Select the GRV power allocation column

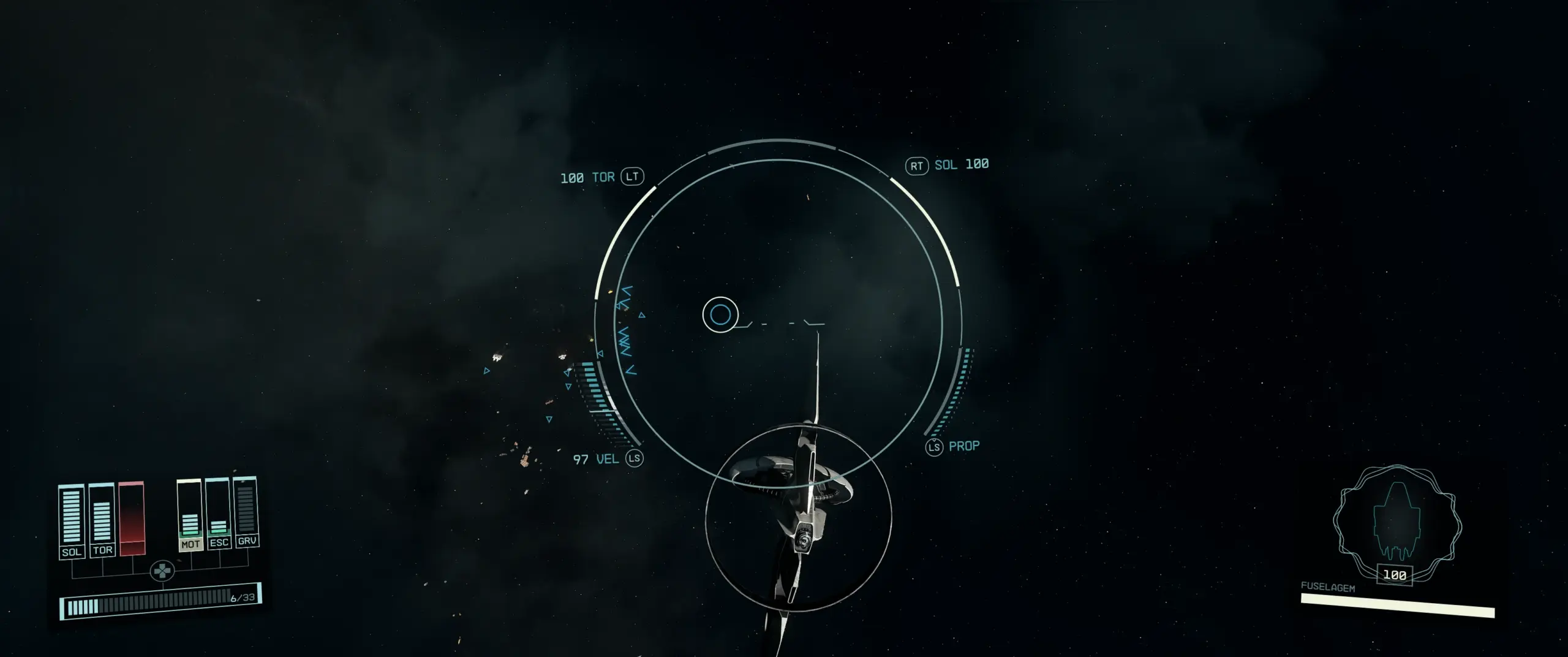click(x=246, y=511)
